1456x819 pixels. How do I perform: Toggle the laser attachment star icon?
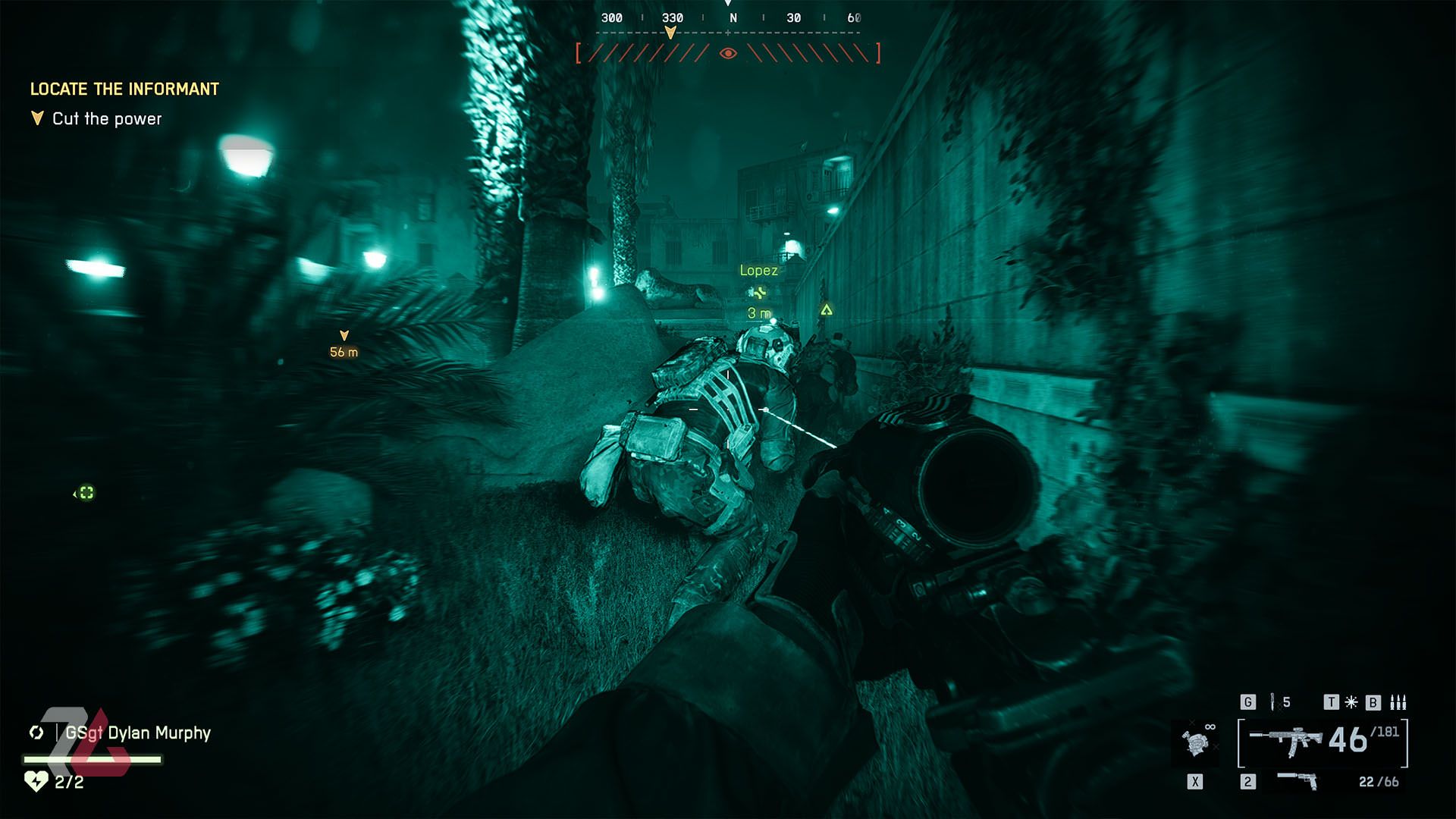[x=1351, y=702]
